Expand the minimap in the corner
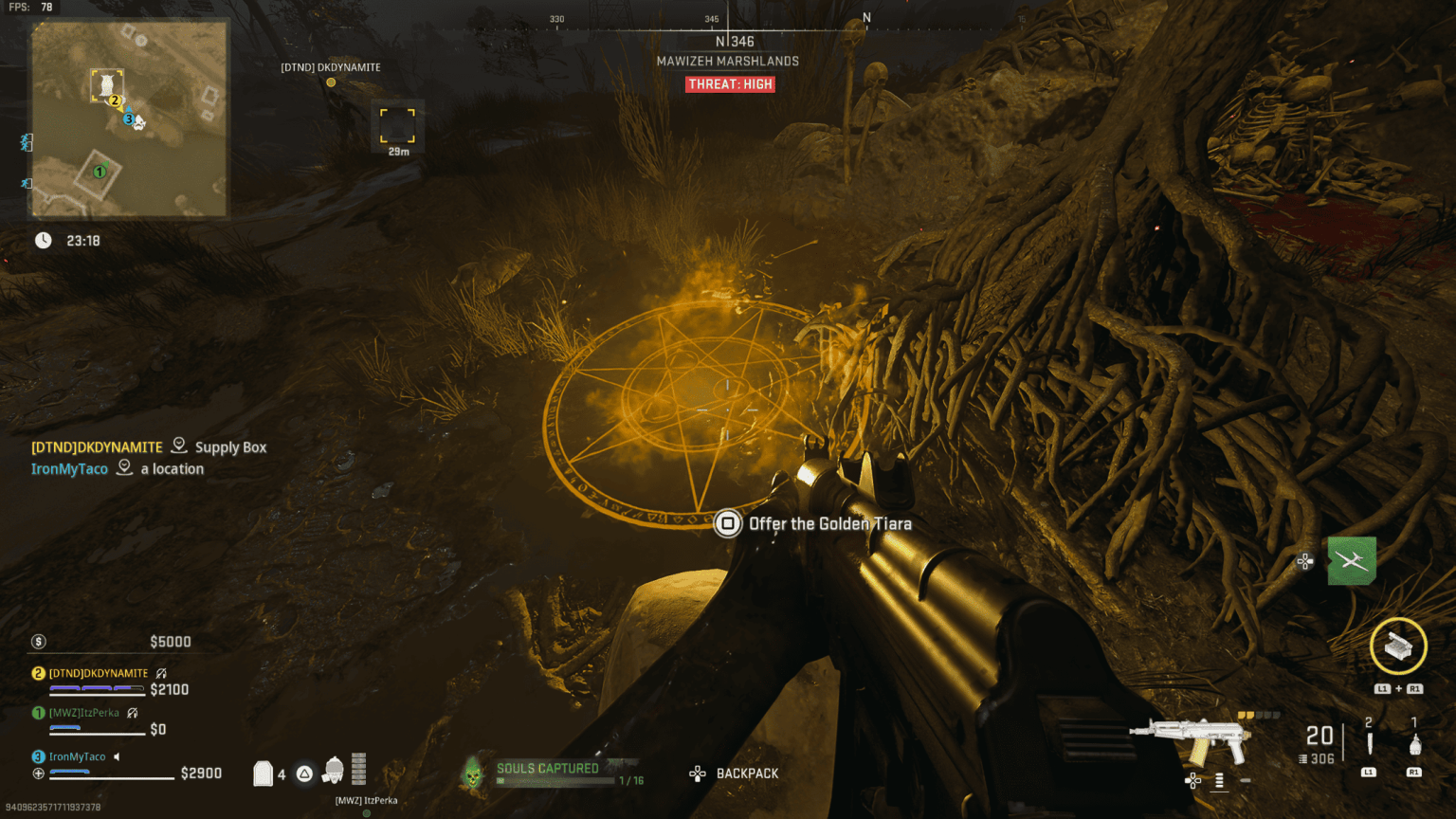The width and height of the screenshot is (1456, 819). [x=128, y=118]
